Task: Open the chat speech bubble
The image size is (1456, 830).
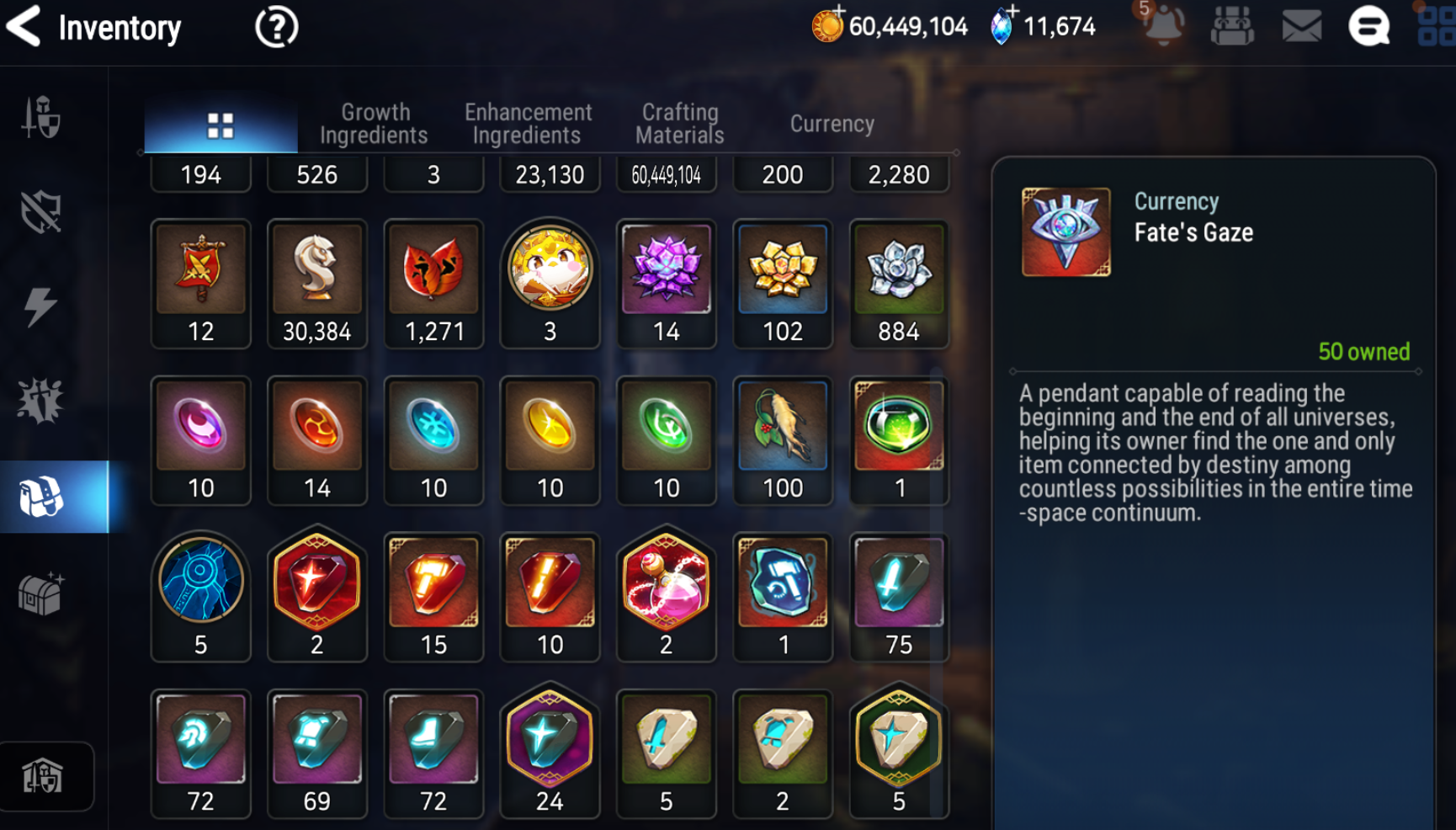Action: (x=1368, y=27)
